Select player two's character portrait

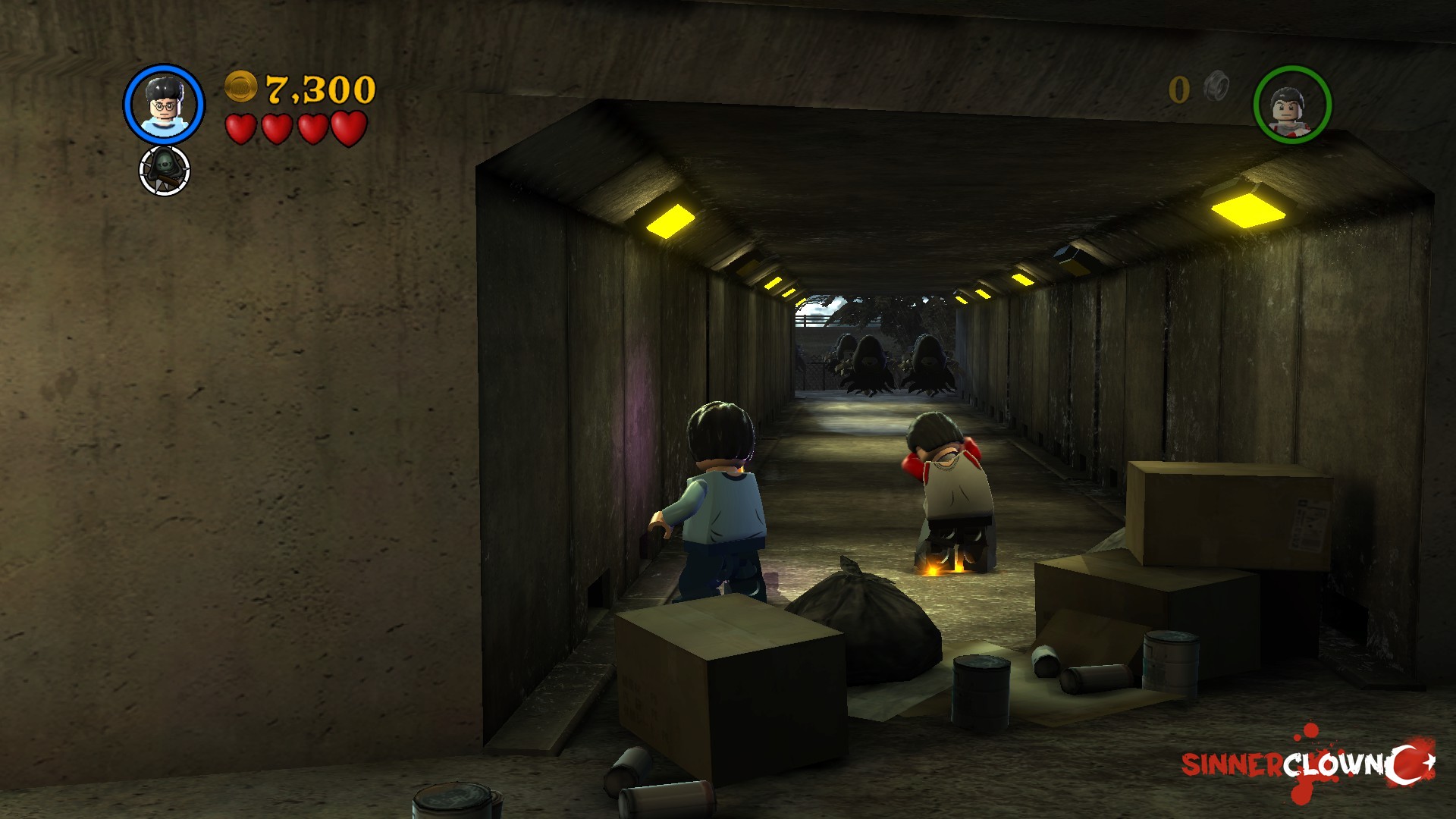(x=1292, y=105)
